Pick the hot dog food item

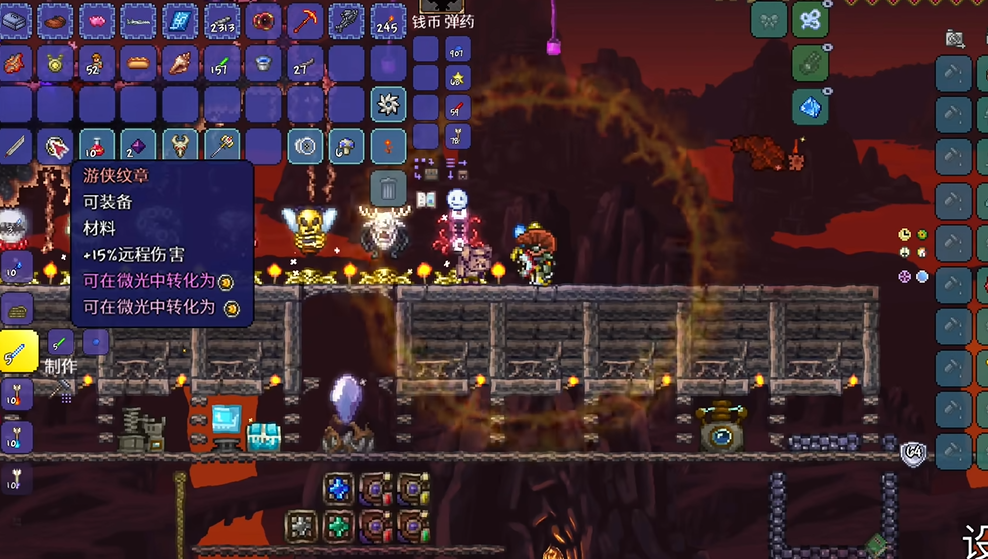(x=138, y=62)
